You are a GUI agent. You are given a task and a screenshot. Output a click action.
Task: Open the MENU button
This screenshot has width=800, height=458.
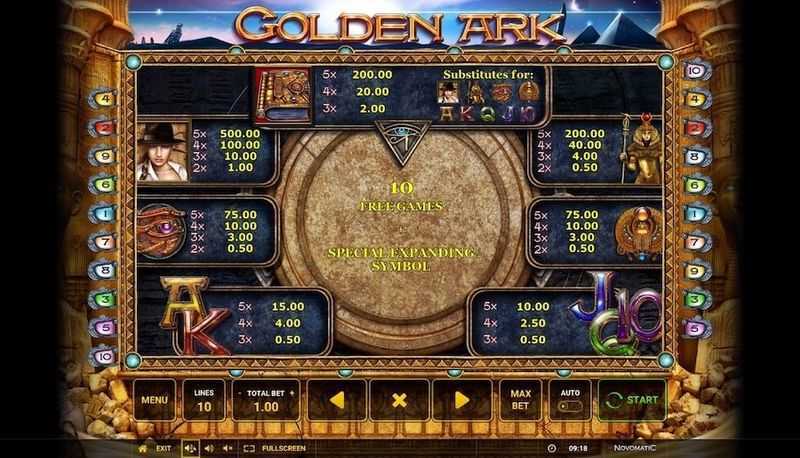(x=154, y=401)
